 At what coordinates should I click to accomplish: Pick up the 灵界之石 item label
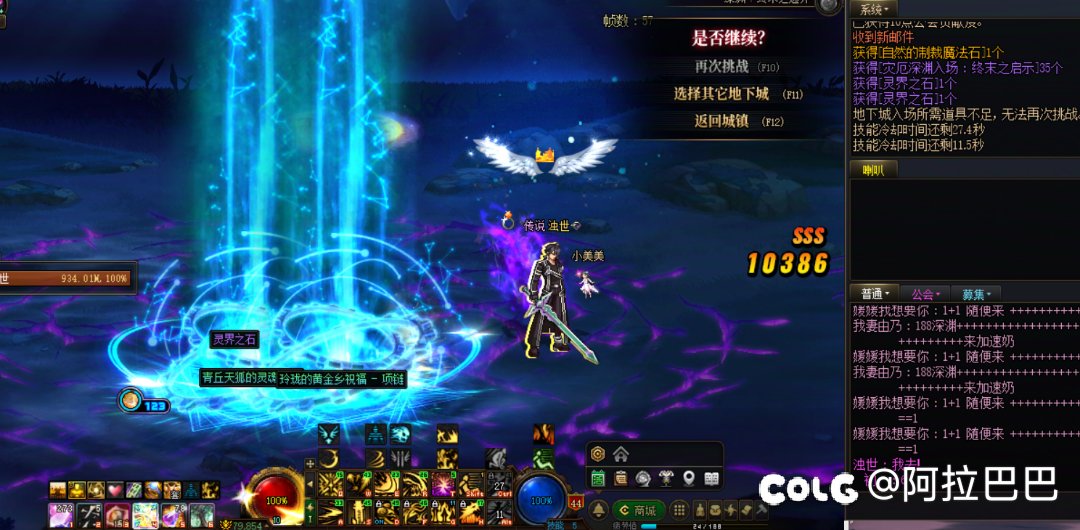234,340
